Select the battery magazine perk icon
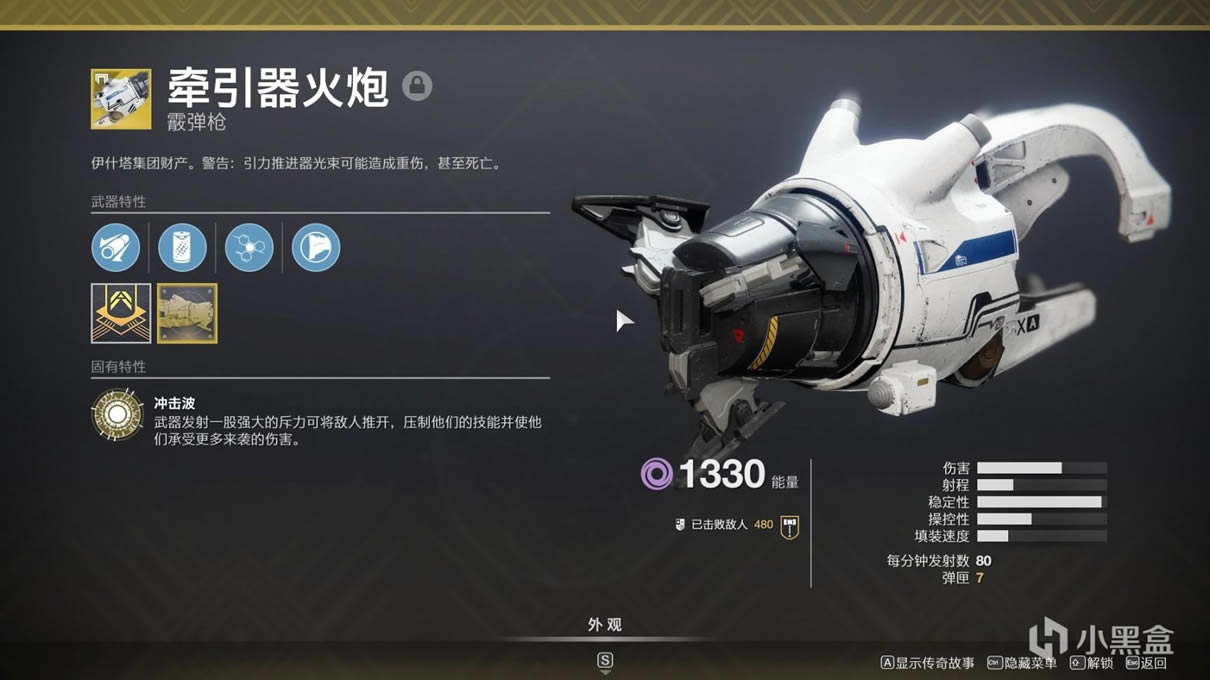The height and width of the screenshot is (680, 1210). (182, 247)
